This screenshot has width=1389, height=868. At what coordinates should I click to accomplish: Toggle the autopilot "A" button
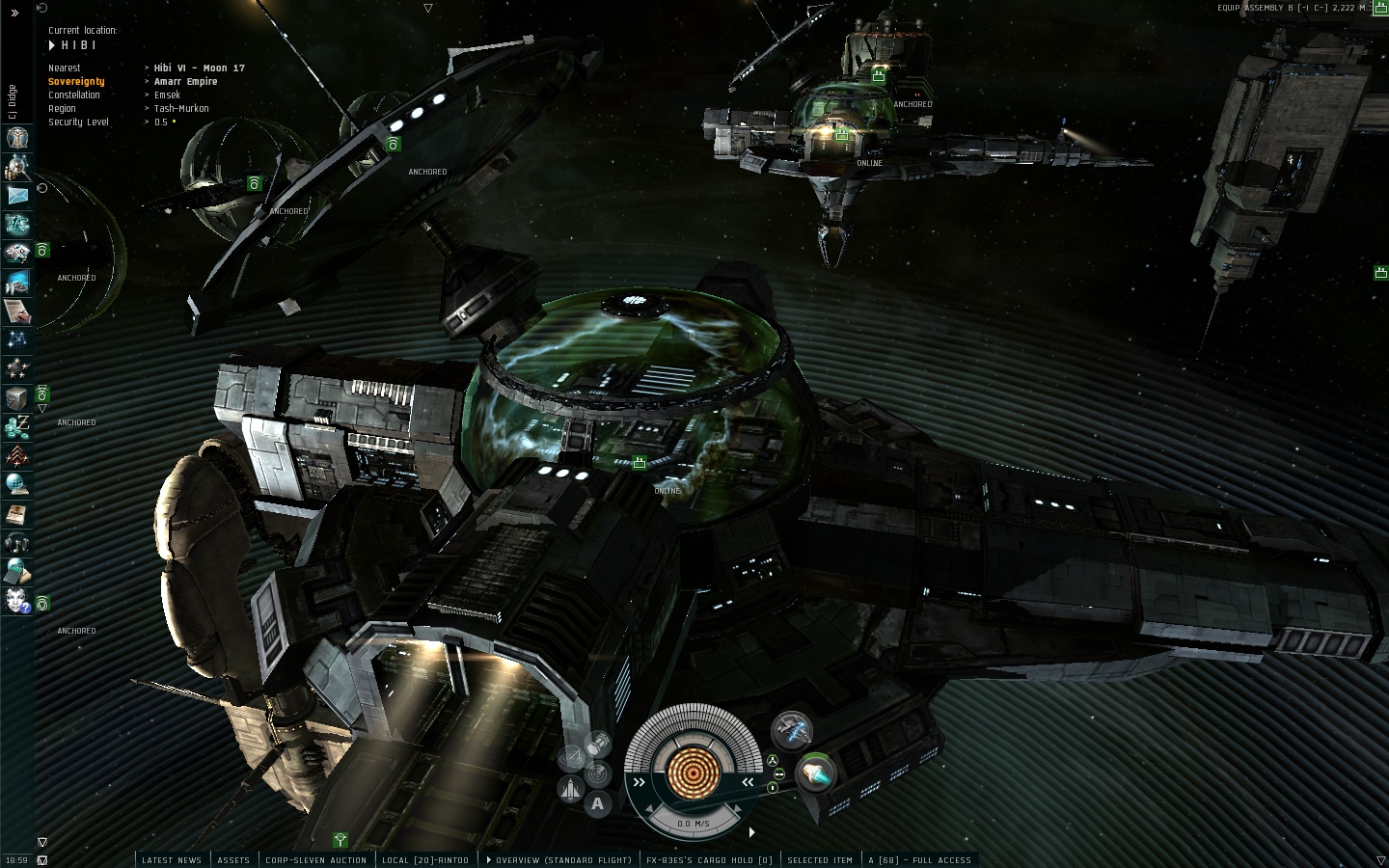(x=597, y=803)
